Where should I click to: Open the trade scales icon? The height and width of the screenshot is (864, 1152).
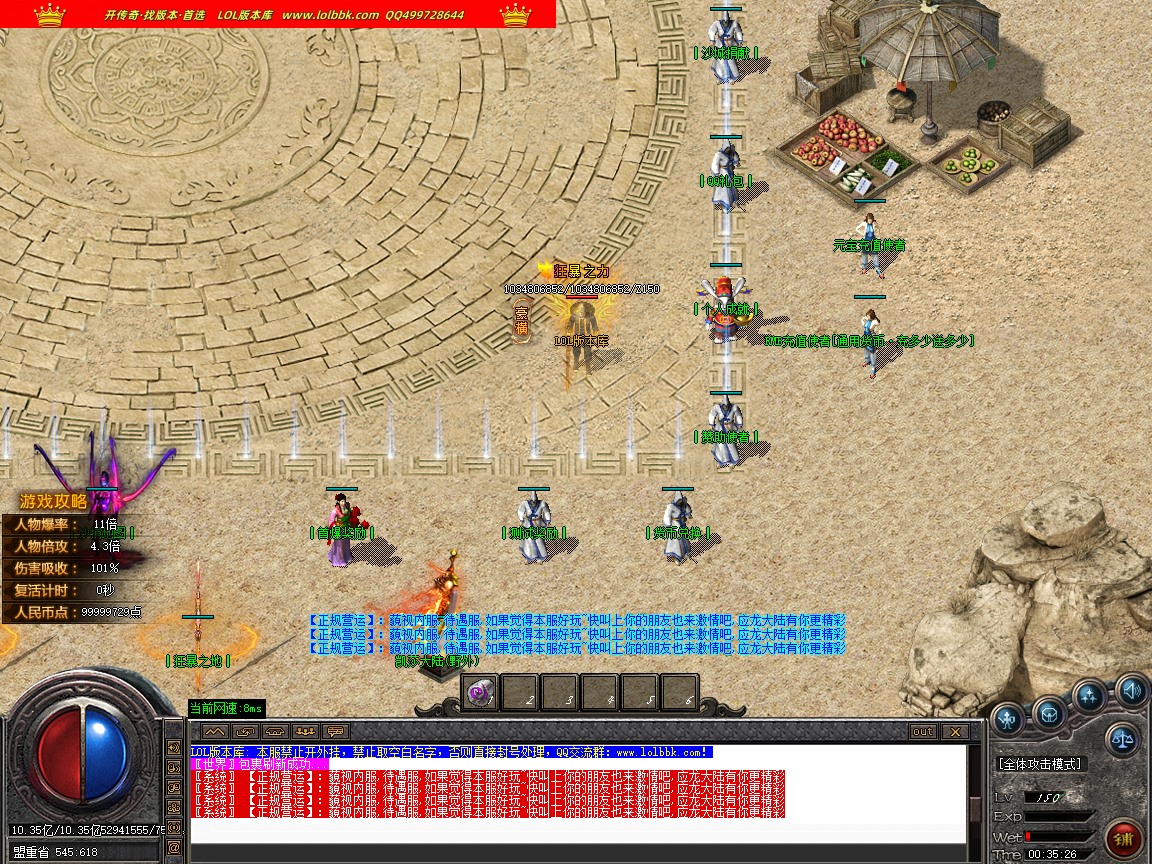coord(1123,740)
